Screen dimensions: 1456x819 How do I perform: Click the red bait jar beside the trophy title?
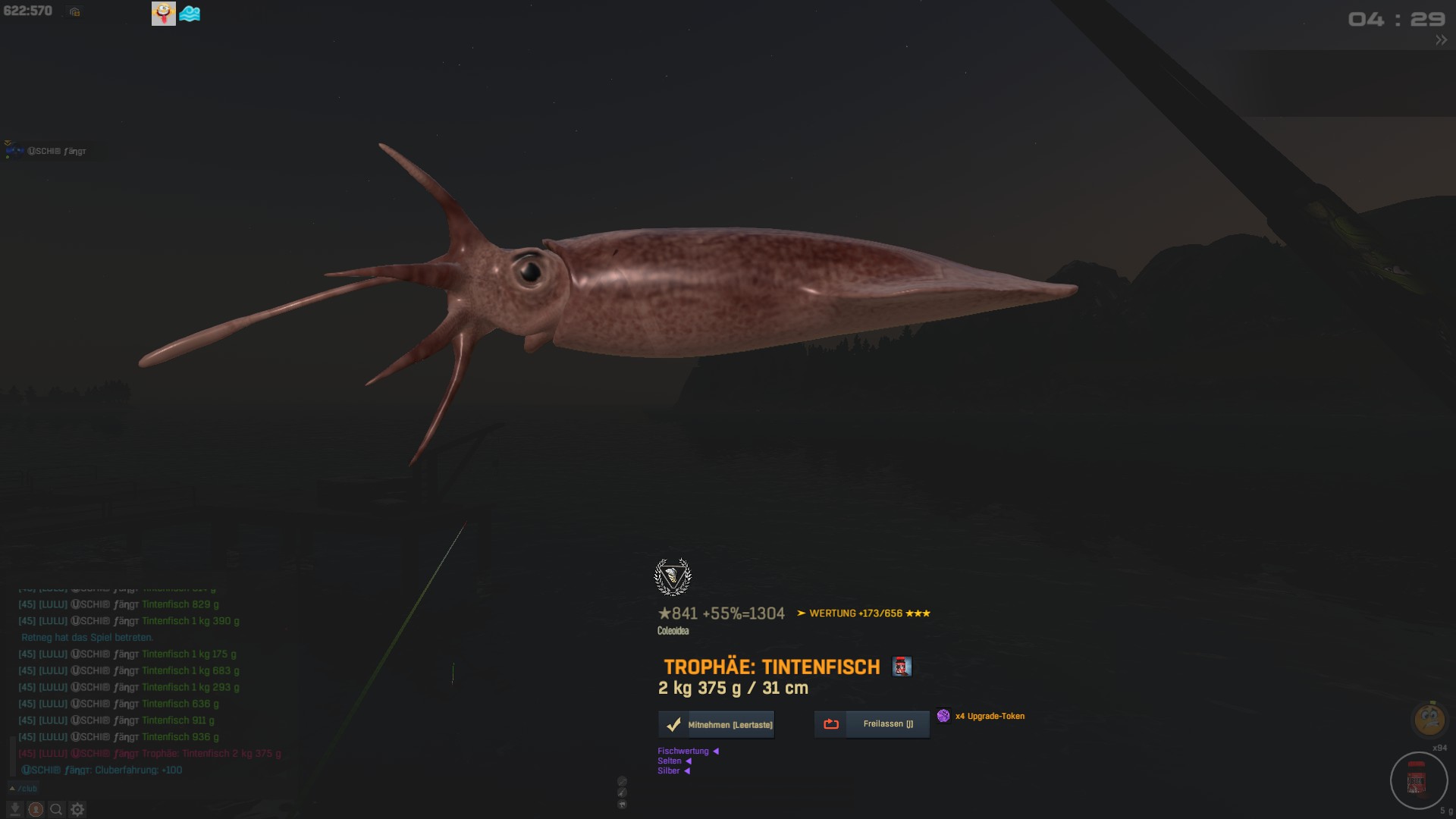[901, 667]
